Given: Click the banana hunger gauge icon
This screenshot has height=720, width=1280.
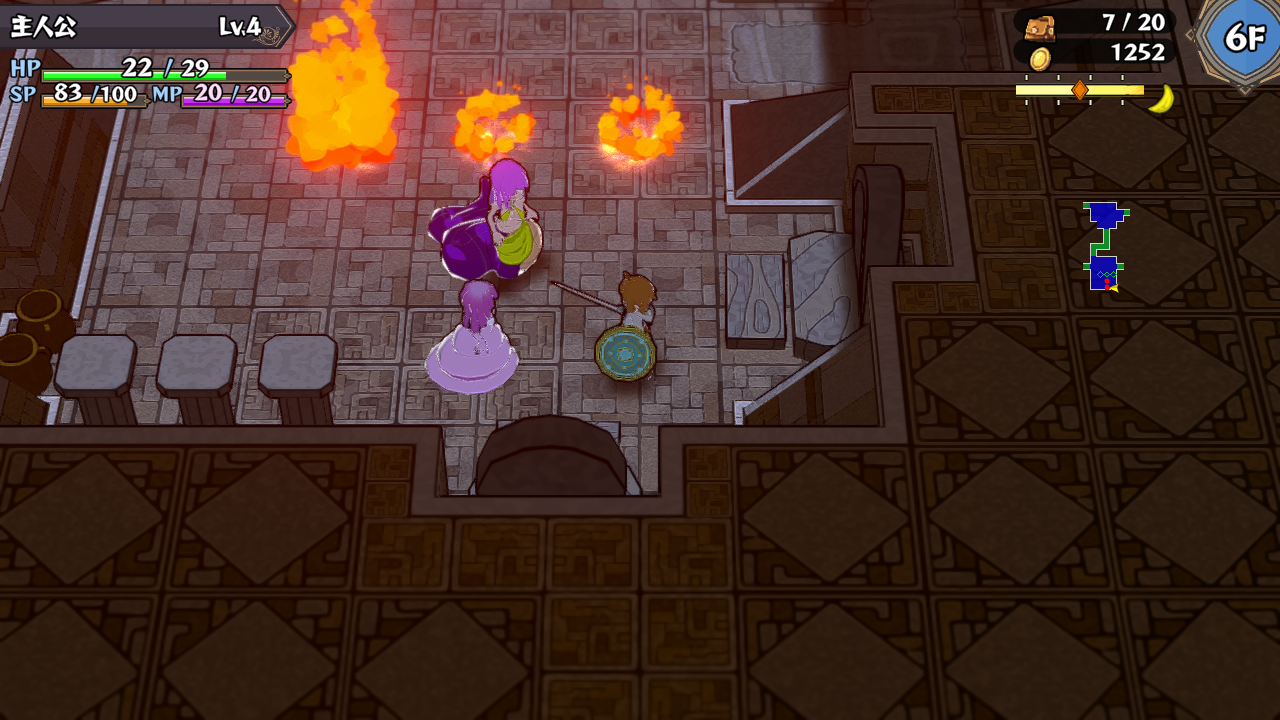Looking at the screenshot, I should (x=1161, y=98).
